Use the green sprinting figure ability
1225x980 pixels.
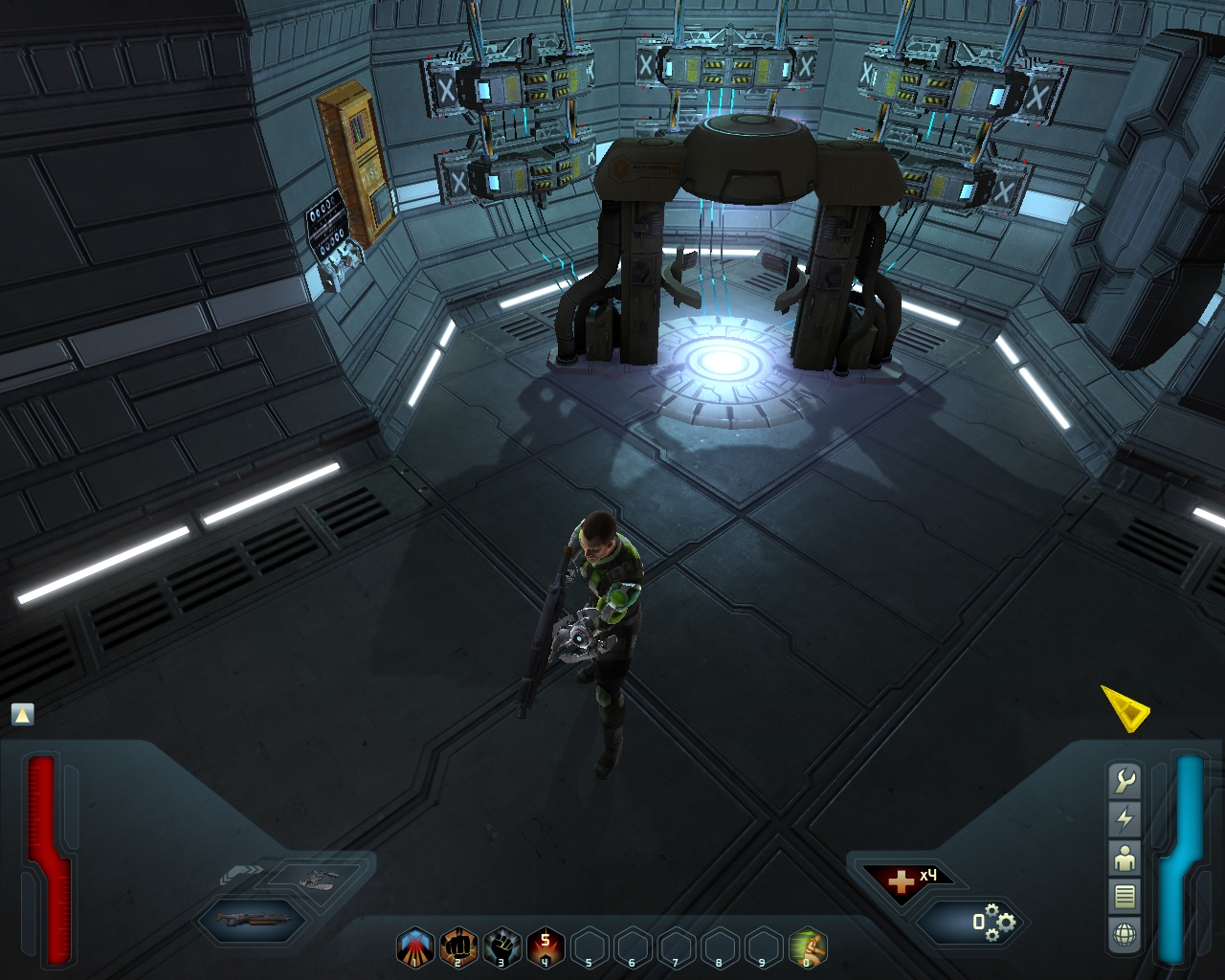808,947
